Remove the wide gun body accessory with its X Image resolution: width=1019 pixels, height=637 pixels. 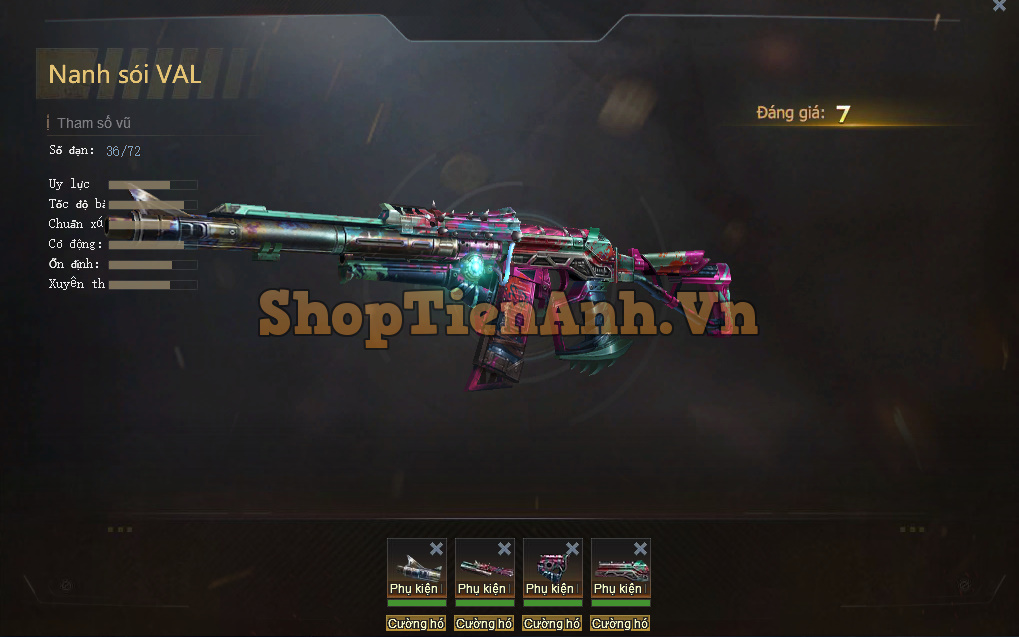[x=640, y=548]
